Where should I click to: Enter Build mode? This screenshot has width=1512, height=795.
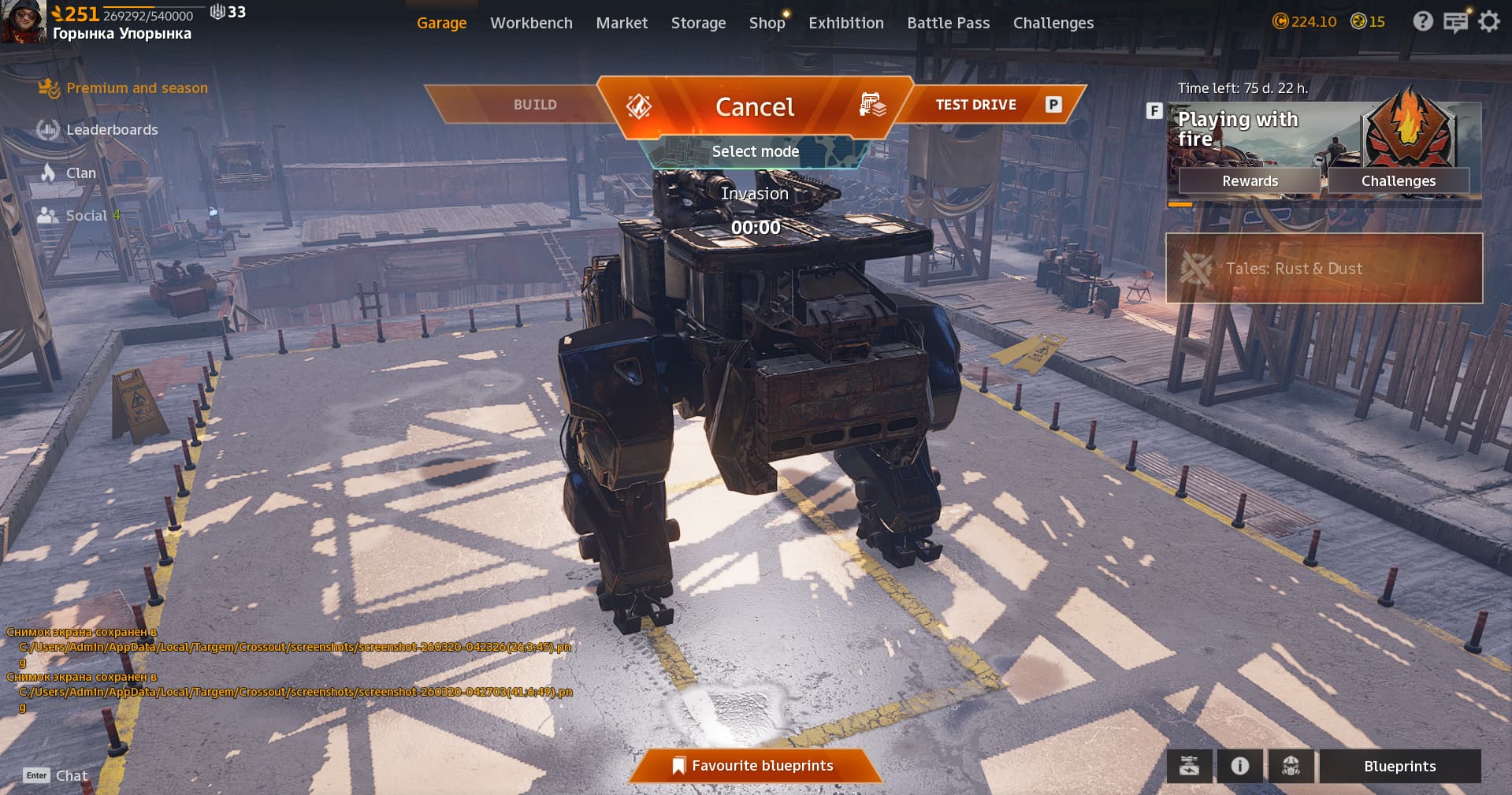[x=535, y=105]
